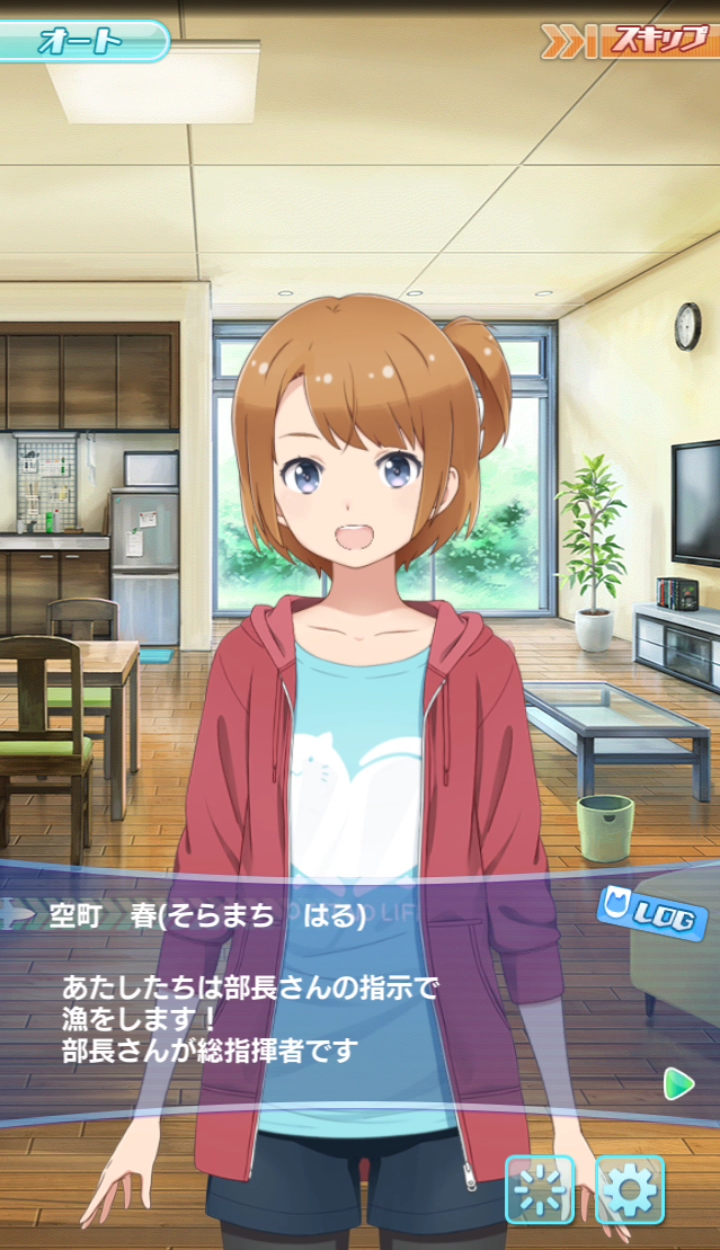720x1250 pixels.
Task: Click the sparkle icon beside the gear
Action: click(x=540, y=1189)
